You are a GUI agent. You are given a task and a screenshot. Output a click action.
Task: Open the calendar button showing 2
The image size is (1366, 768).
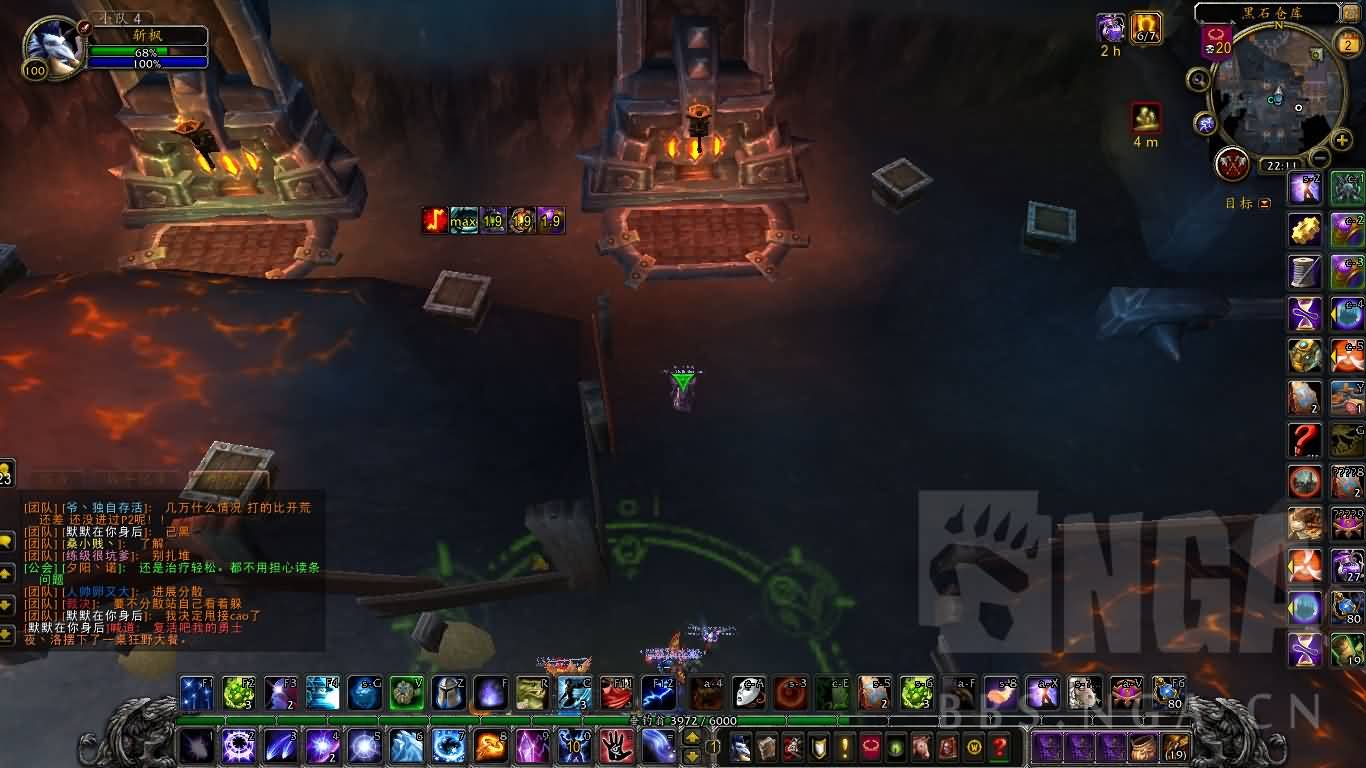[1346, 41]
